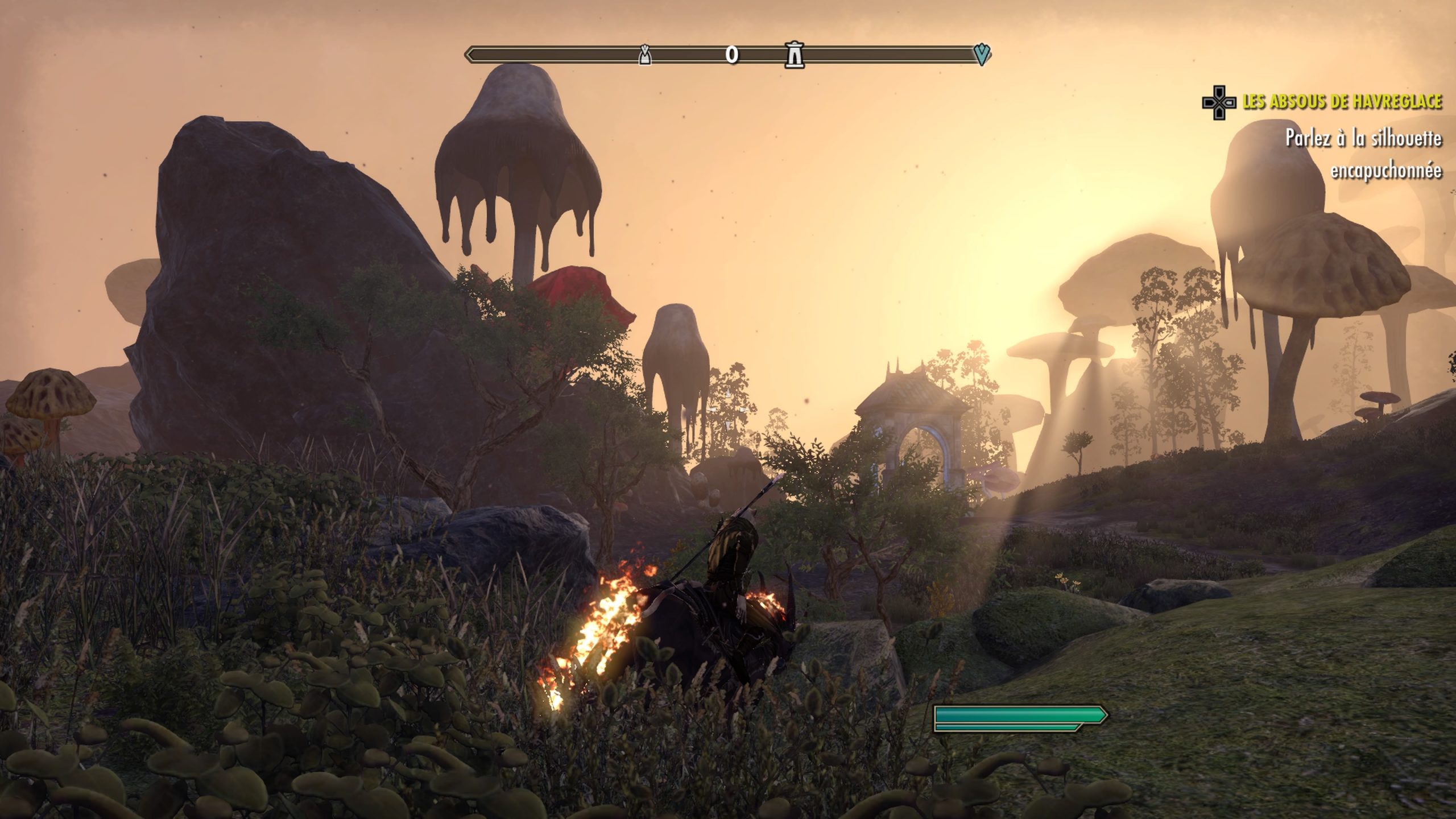Click the 'Parlez à la silhouette encapuchonnée' objective
Screen dimensions: 1456x819
pos(1363,154)
